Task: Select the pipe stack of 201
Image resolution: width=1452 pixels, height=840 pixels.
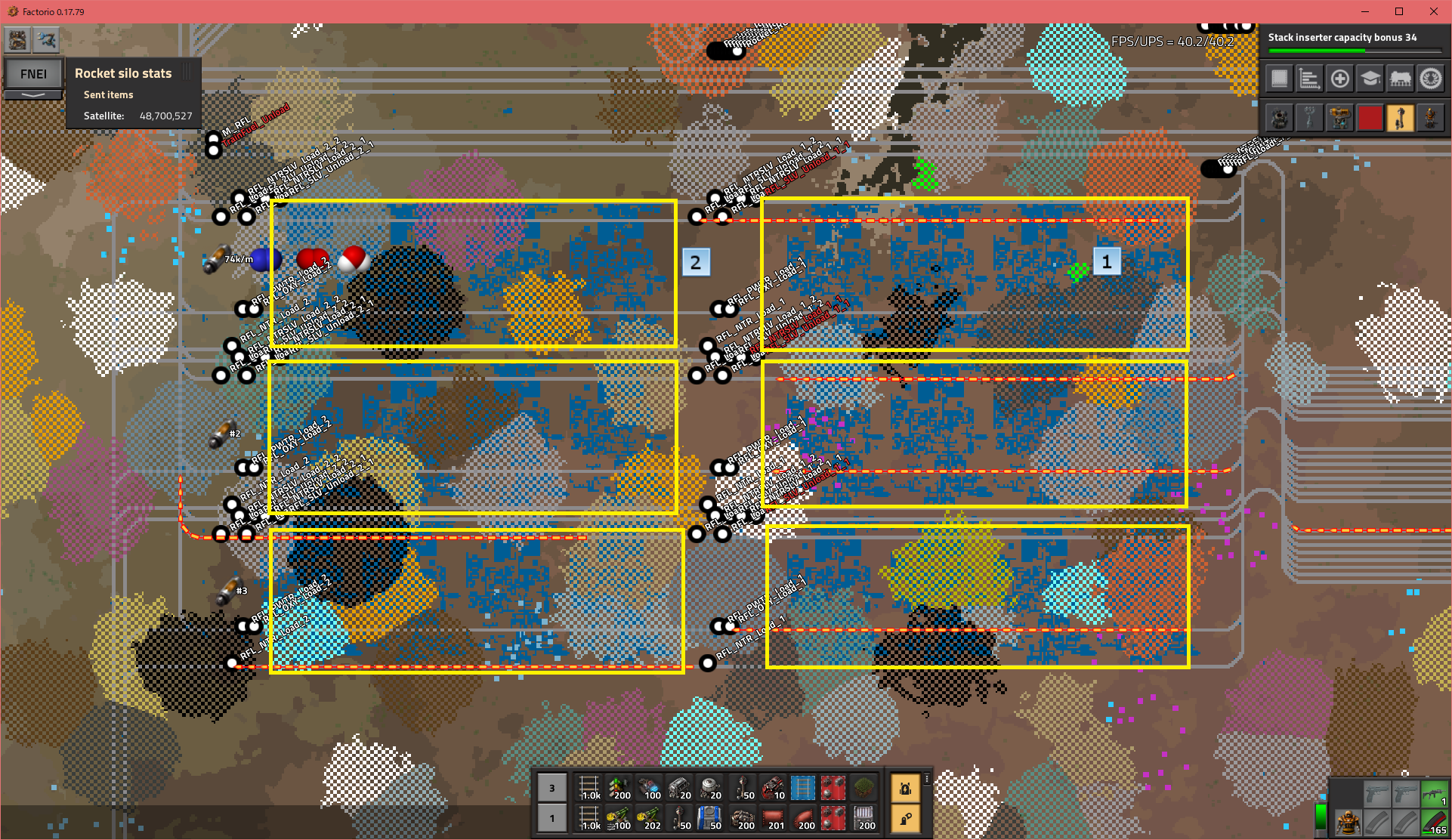Action: click(x=773, y=818)
